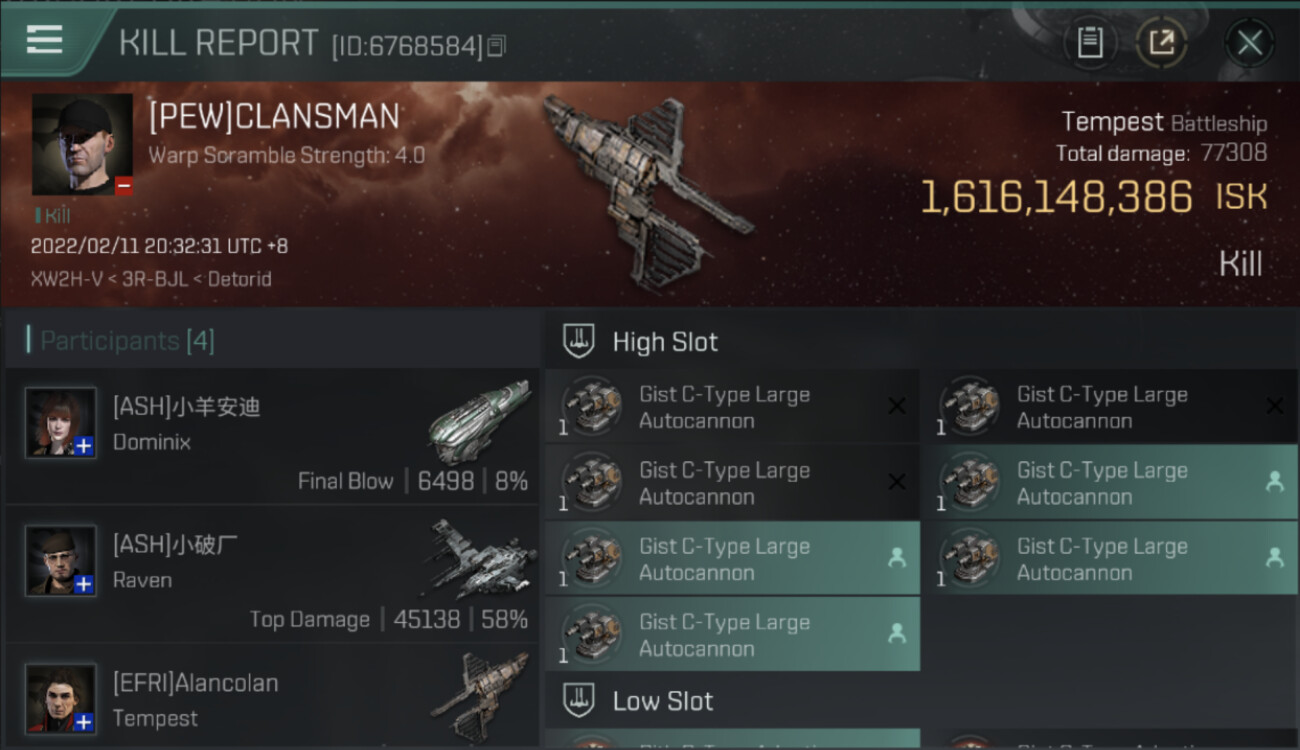Open the clipboard notes icon
This screenshot has width=1300, height=750.
(1090, 43)
